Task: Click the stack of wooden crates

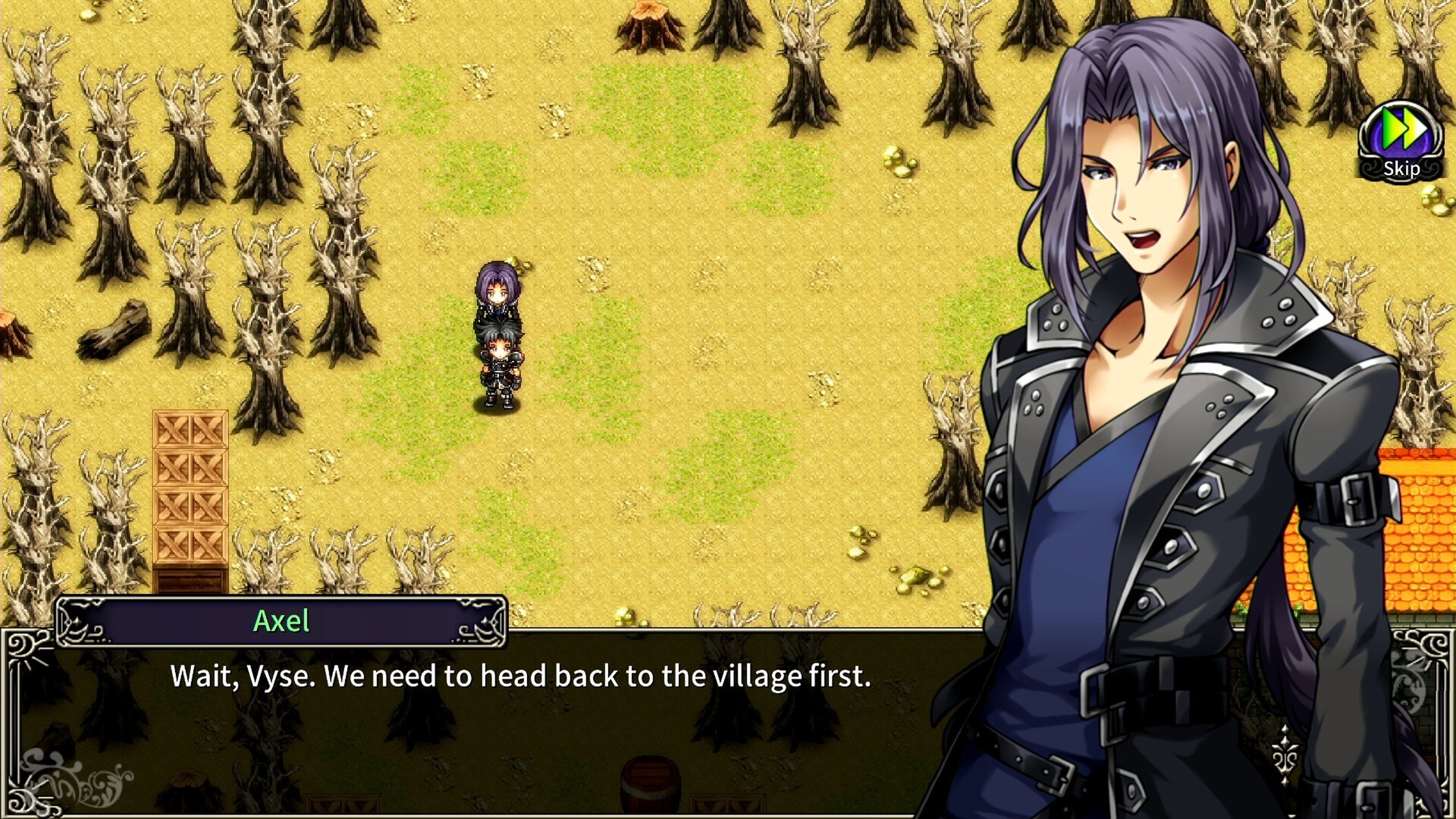Action: 190,493
